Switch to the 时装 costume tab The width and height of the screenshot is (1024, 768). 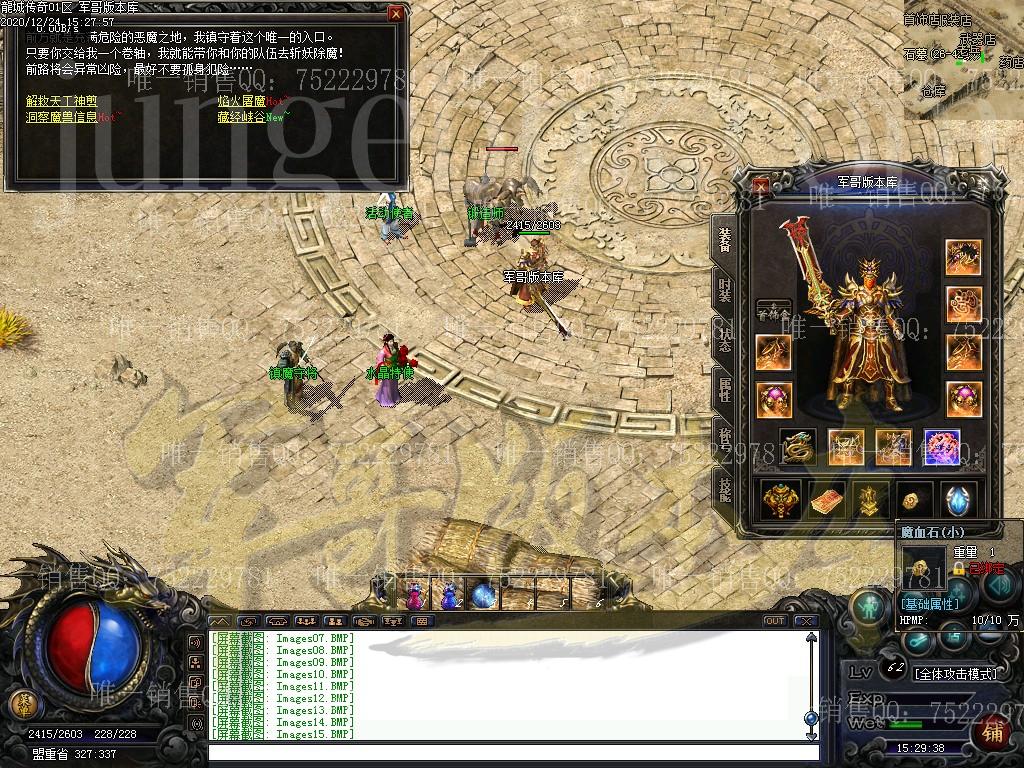[x=724, y=290]
